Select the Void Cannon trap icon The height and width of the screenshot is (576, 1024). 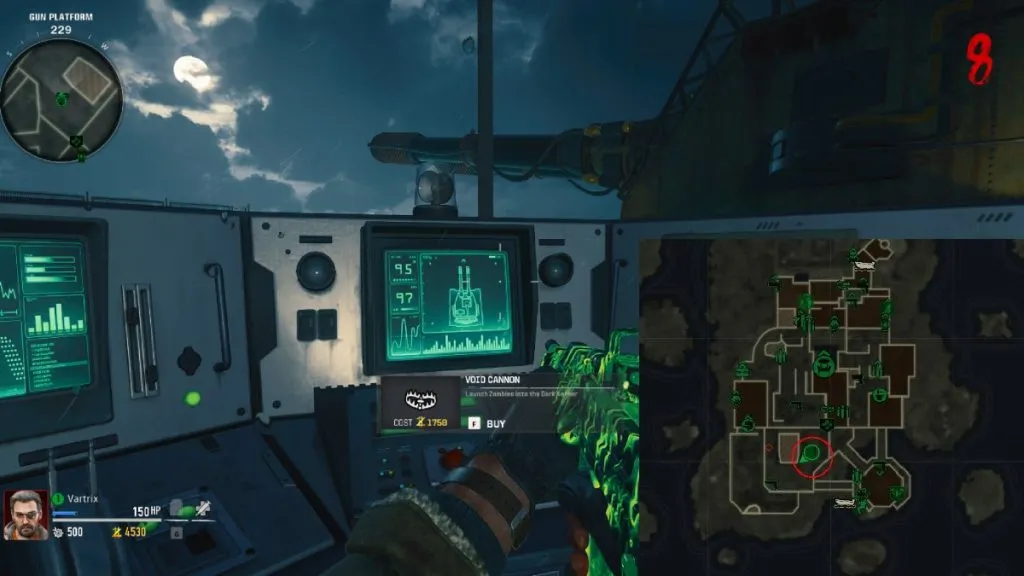pyautogui.click(x=419, y=400)
